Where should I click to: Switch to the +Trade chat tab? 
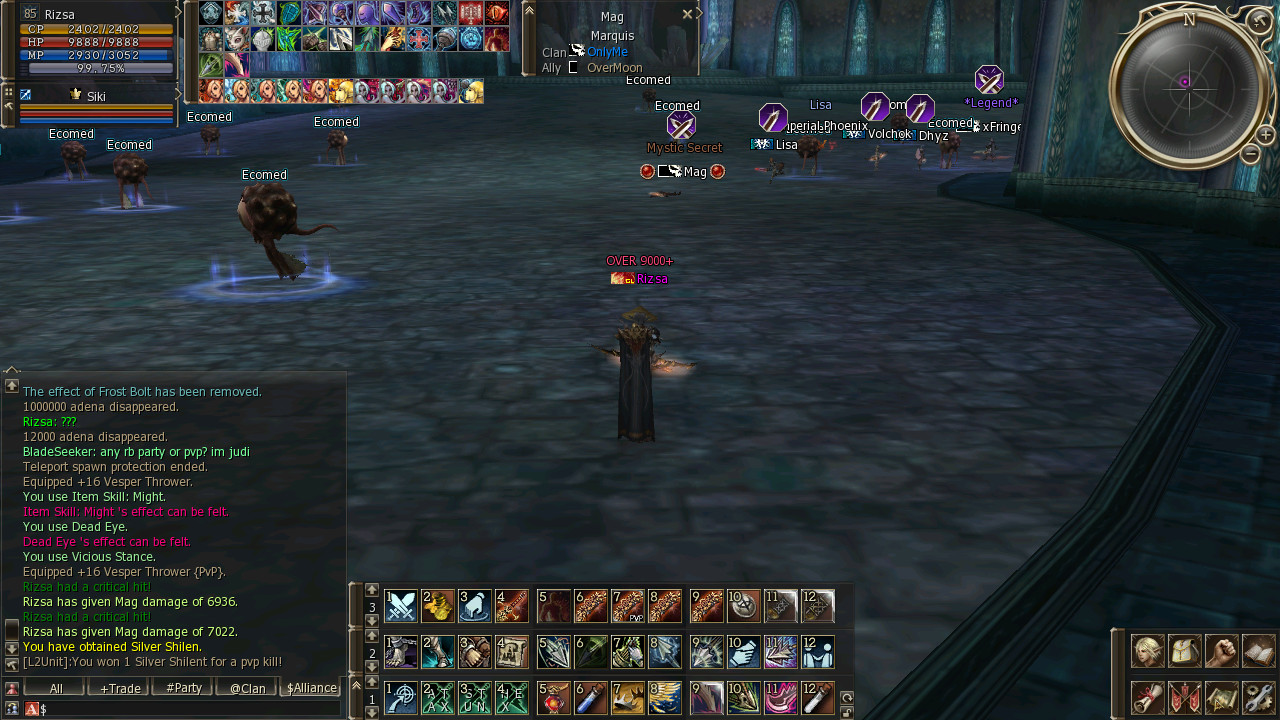click(118, 688)
